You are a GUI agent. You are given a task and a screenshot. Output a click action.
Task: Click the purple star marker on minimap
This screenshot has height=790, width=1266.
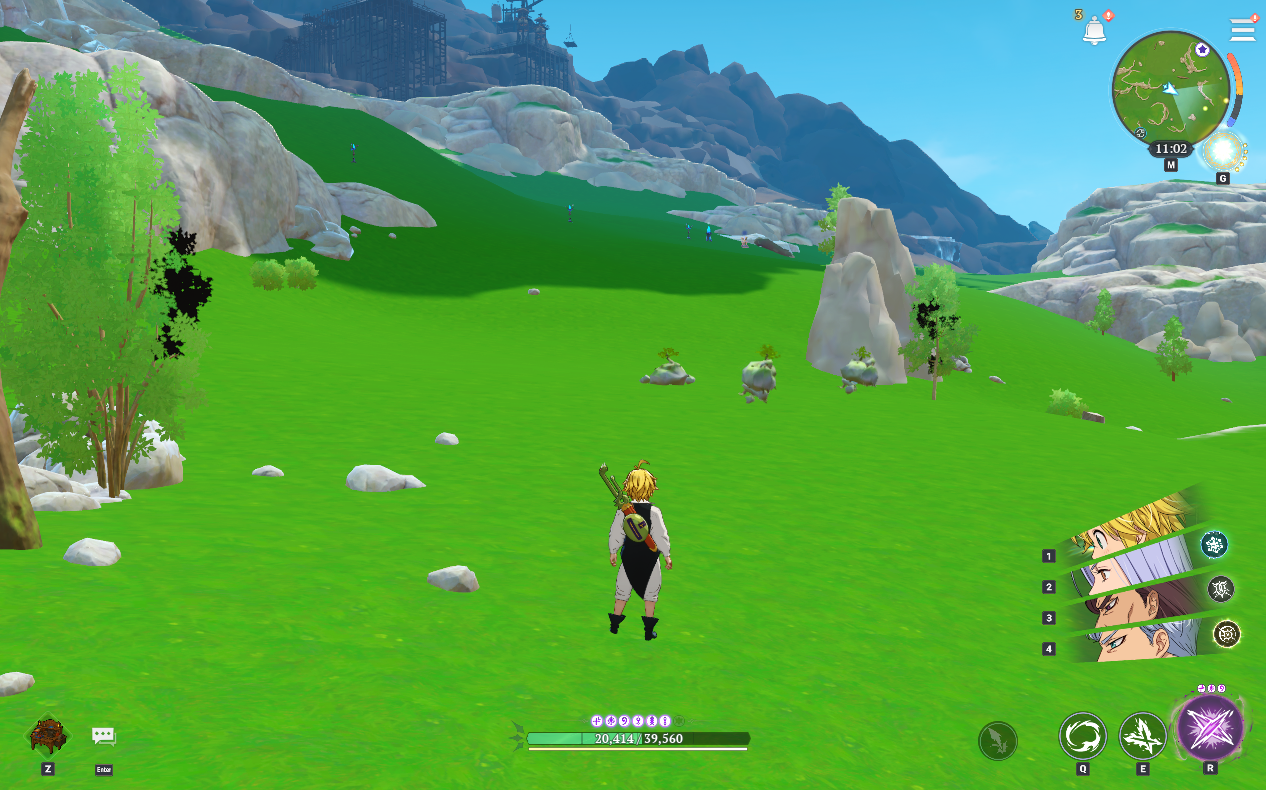[x=1202, y=49]
